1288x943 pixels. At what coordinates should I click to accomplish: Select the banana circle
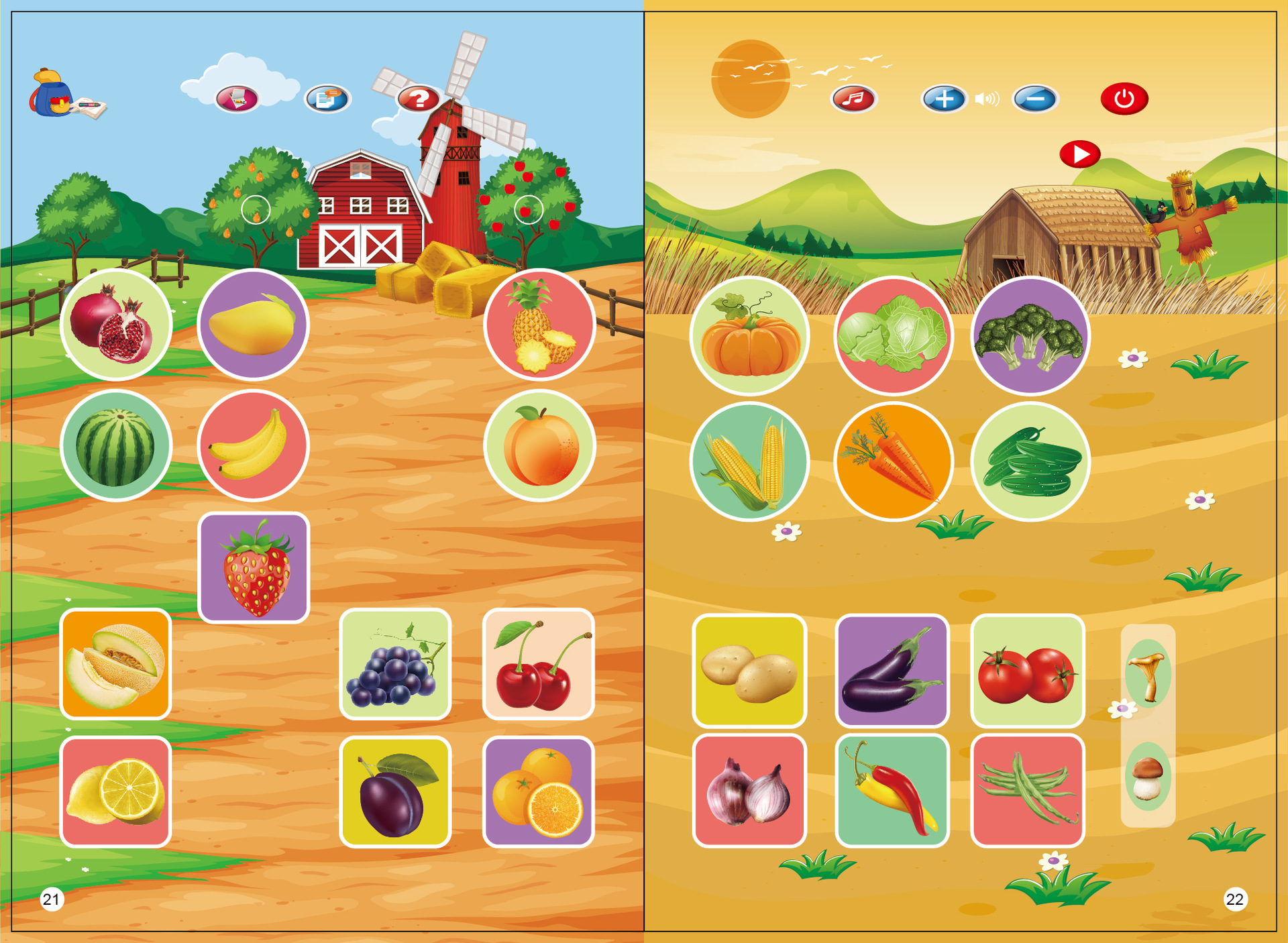[x=253, y=446]
